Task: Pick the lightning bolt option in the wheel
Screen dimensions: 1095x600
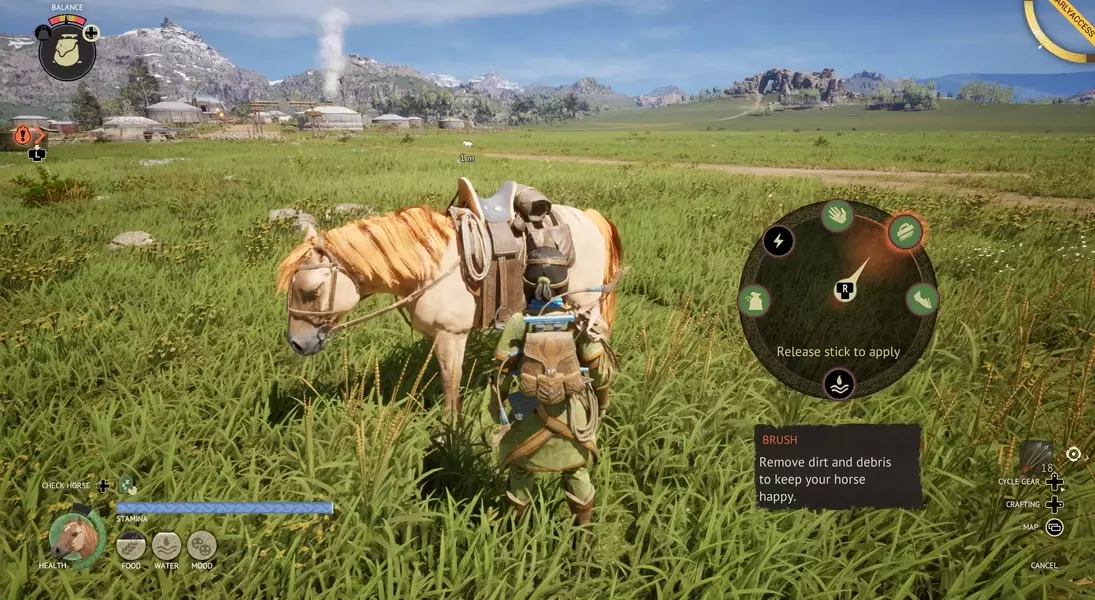Action: coord(778,241)
